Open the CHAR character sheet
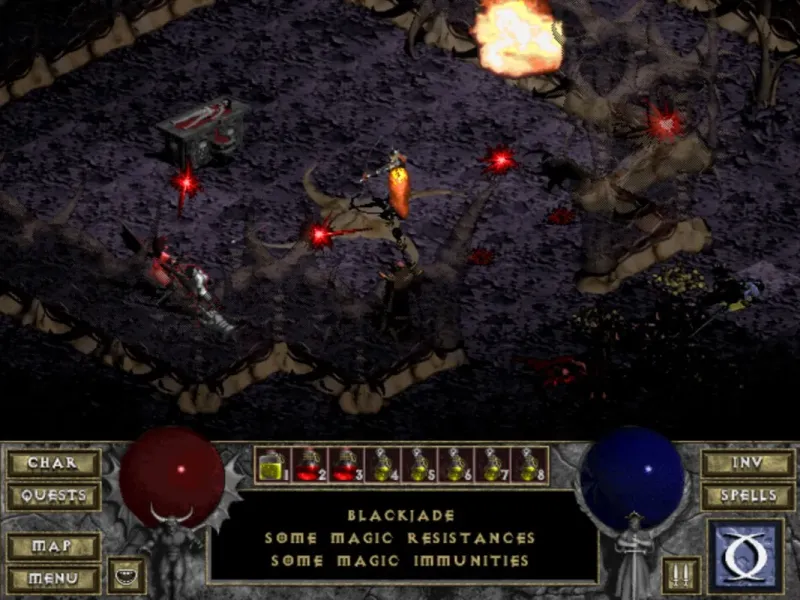Viewport: 800px width, 600px height. tap(52, 463)
